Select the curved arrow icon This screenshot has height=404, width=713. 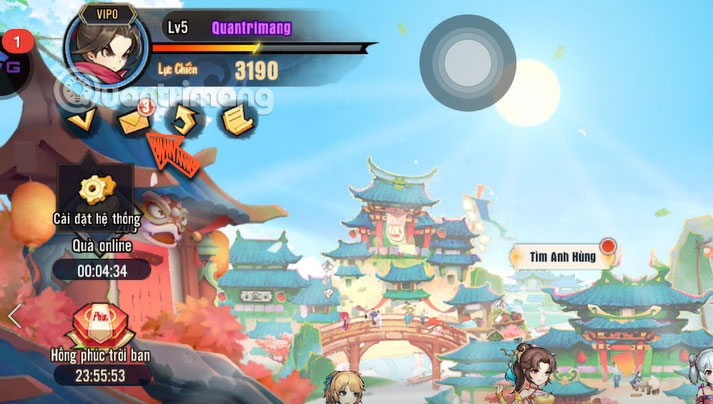tap(184, 122)
